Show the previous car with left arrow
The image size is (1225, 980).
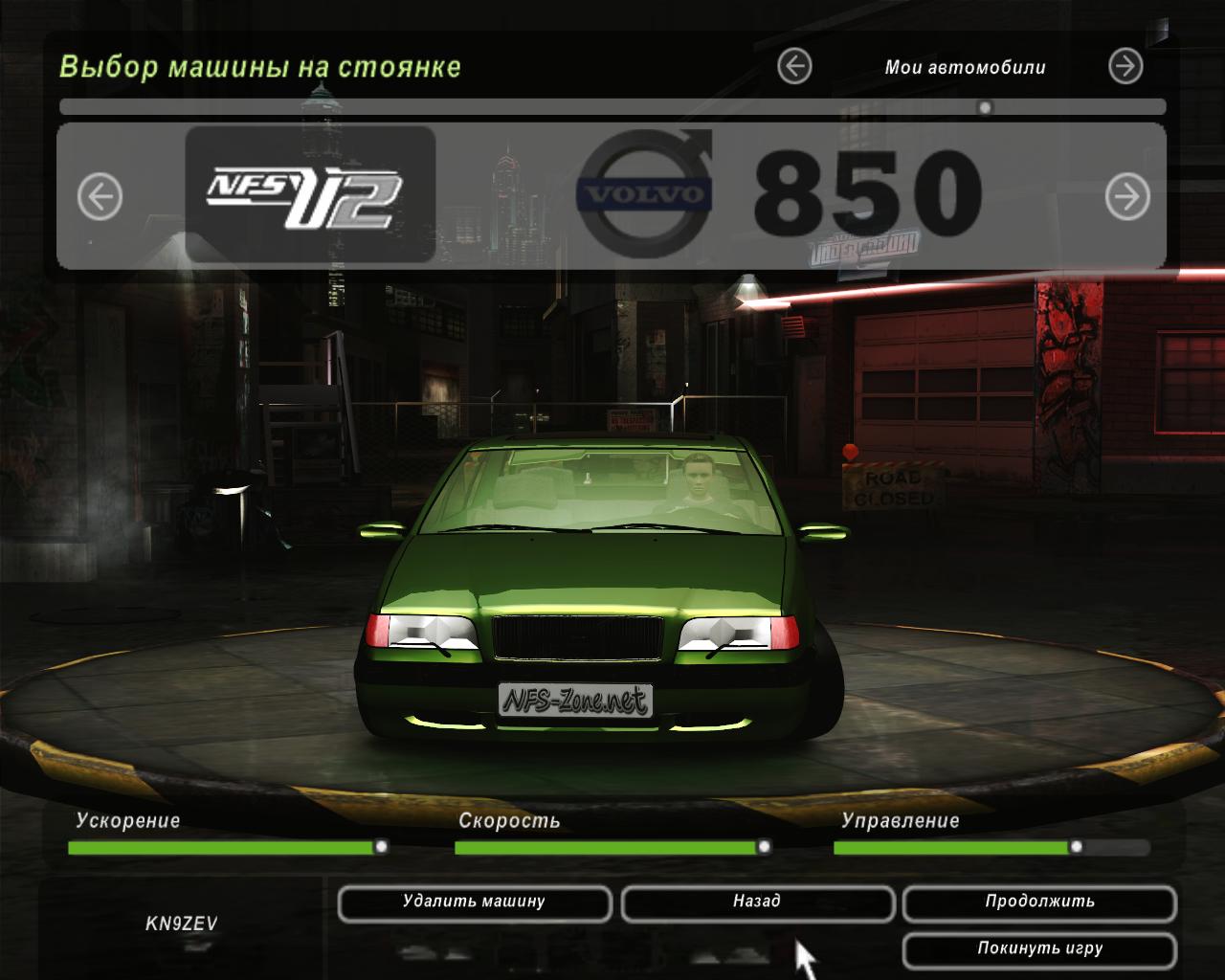pos(100,197)
